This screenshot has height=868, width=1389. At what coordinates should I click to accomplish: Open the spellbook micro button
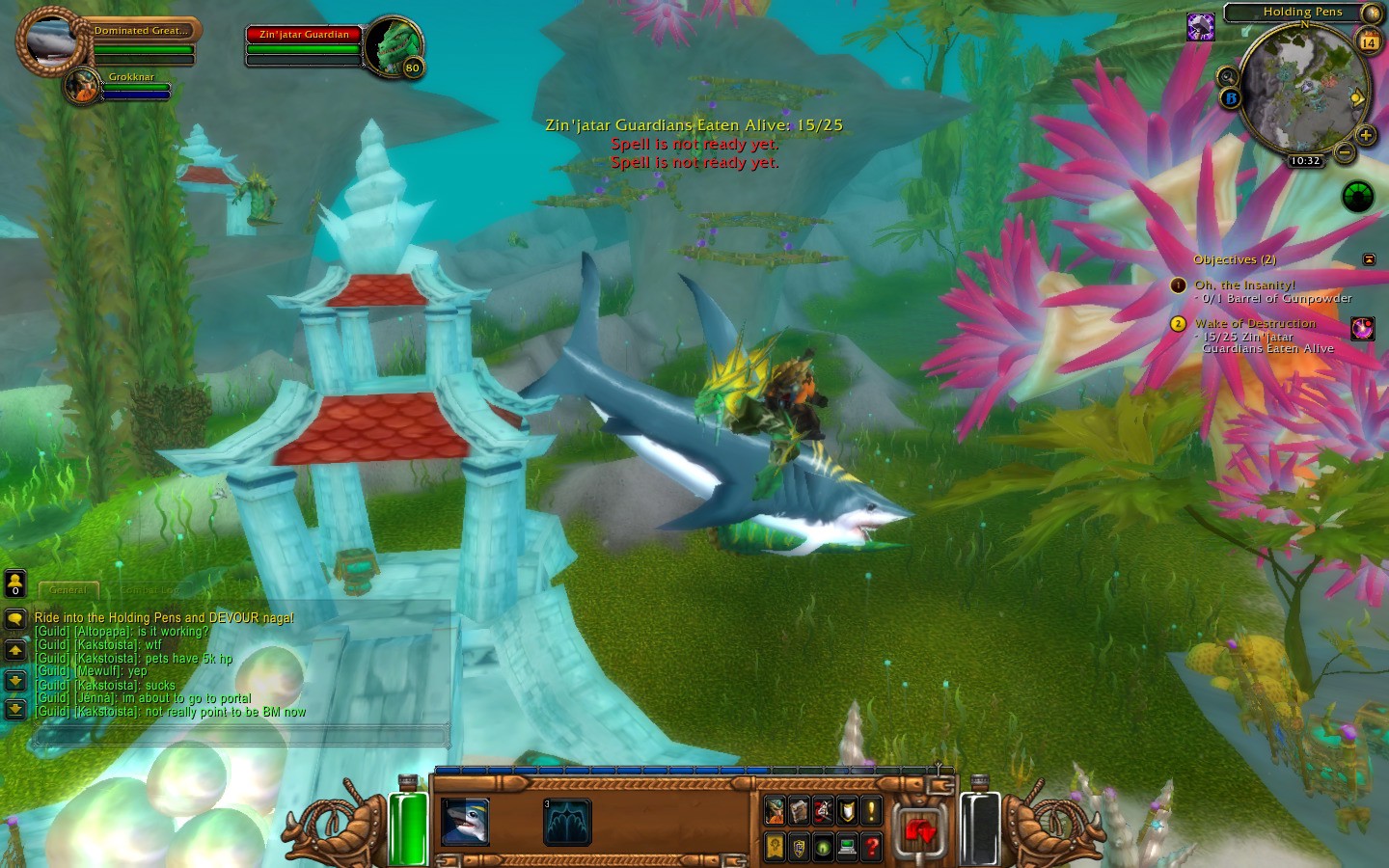[x=799, y=810]
